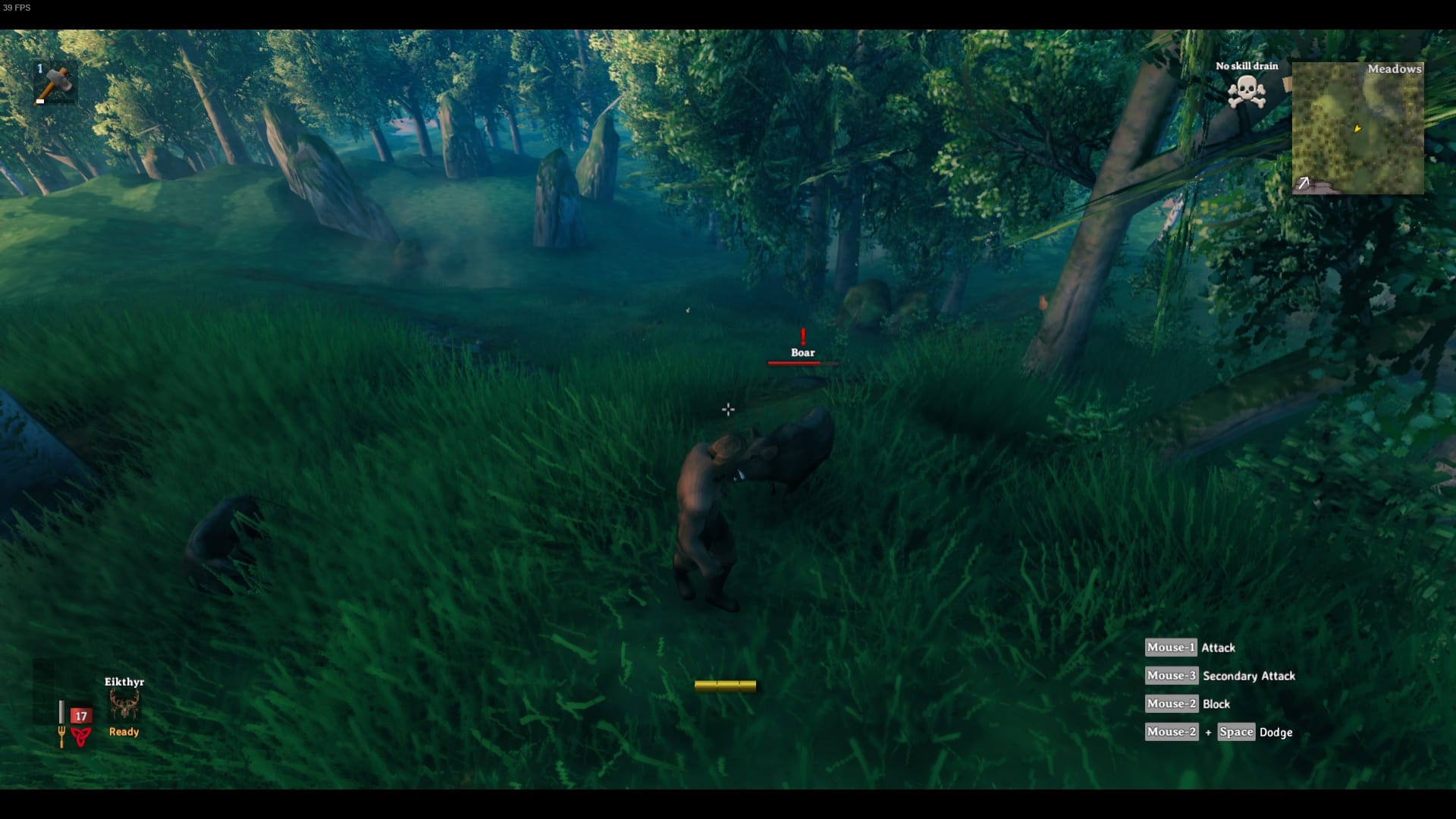This screenshot has height=819, width=1456.
Task: Click the yellow stamina bar at screen bottom
Action: (x=726, y=685)
